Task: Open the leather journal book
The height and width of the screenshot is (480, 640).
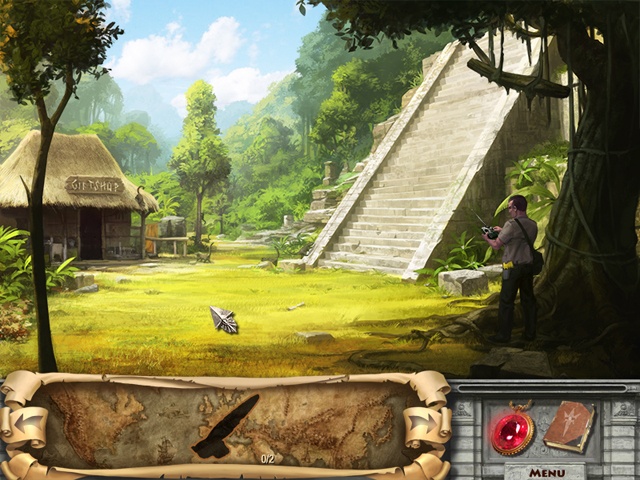Action: pyautogui.click(x=570, y=426)
